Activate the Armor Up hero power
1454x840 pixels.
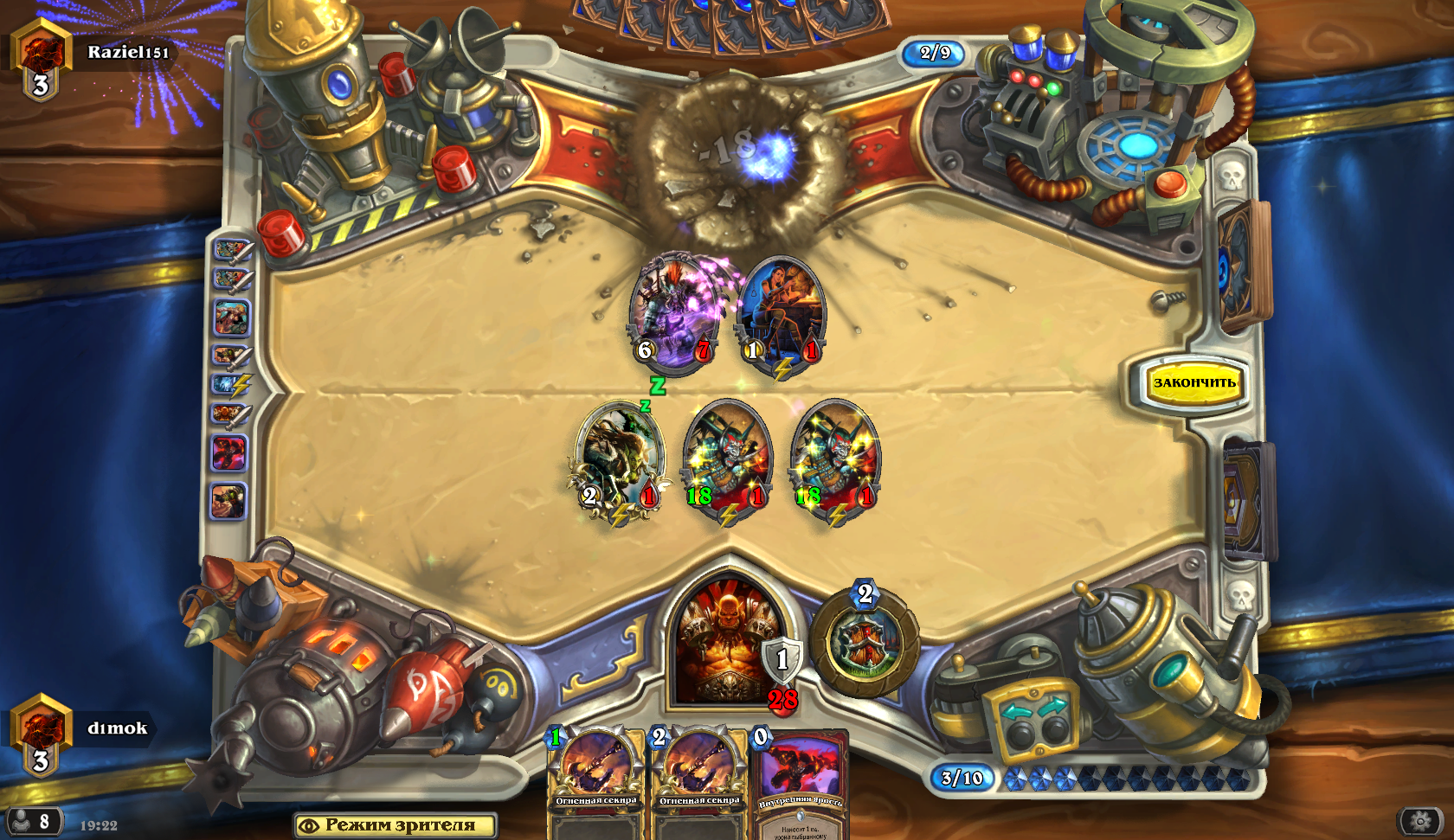[865, 642]
